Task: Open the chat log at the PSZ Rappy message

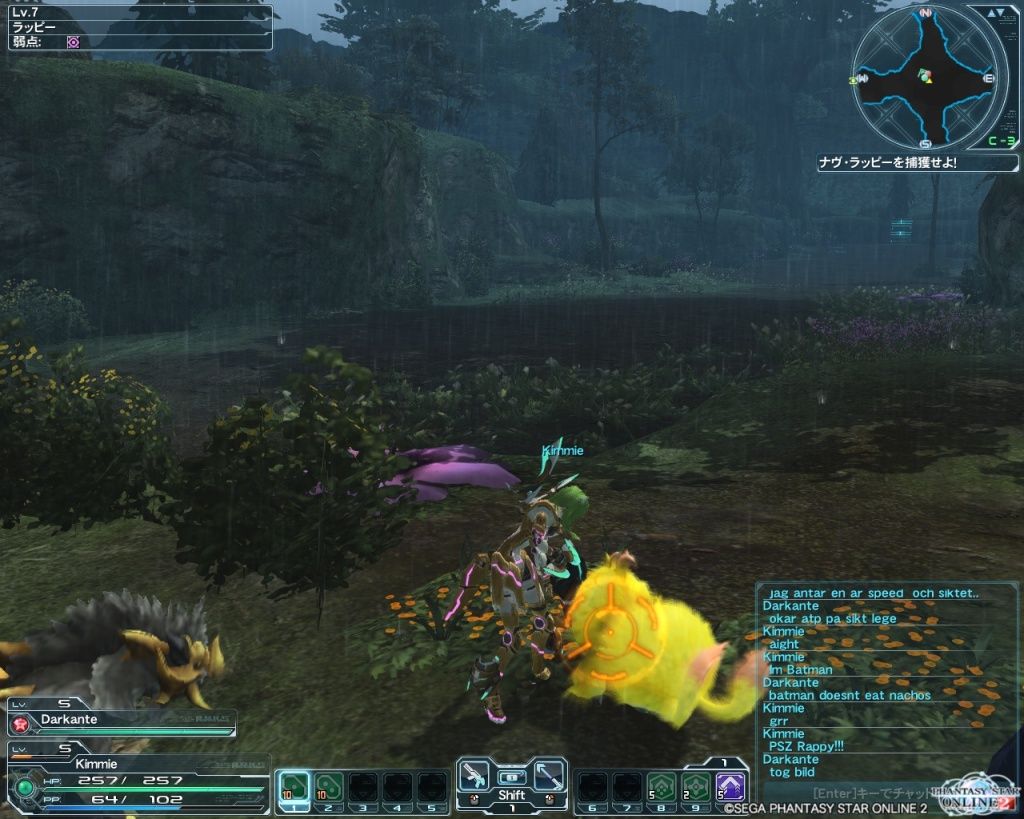Action: tap(810, 746)
